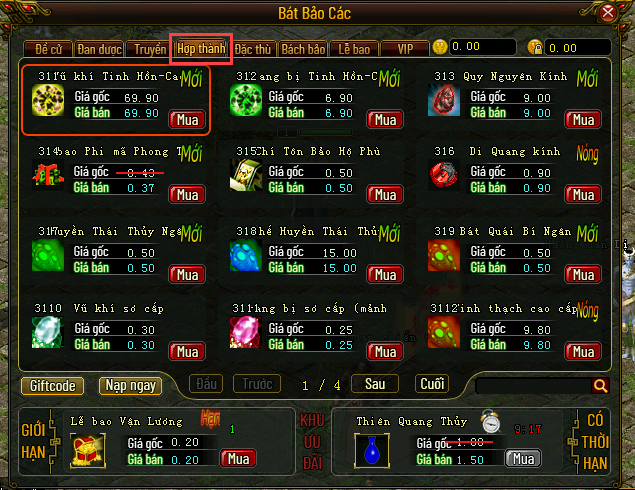The height and width of the screenshot is (490, 635).
Task: Buy the Di Quang kính item
Action: pos(581,197)
